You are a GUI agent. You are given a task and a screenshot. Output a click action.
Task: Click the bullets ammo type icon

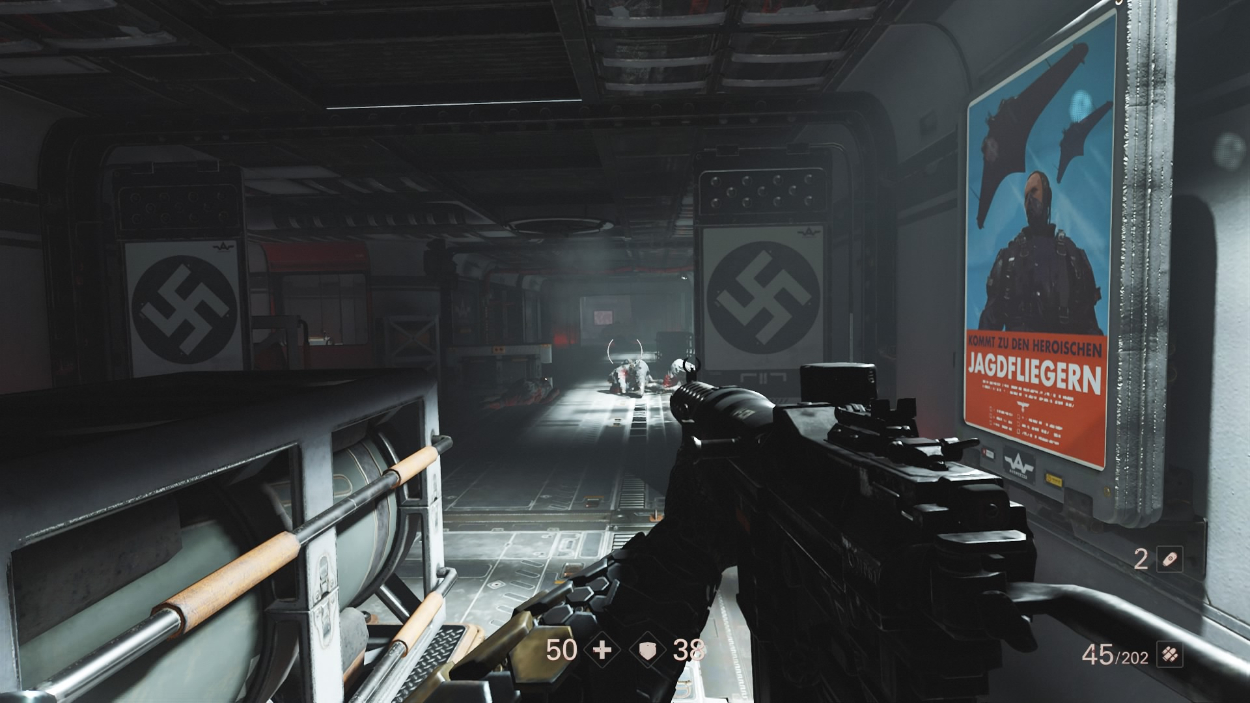click(1169, 654)
